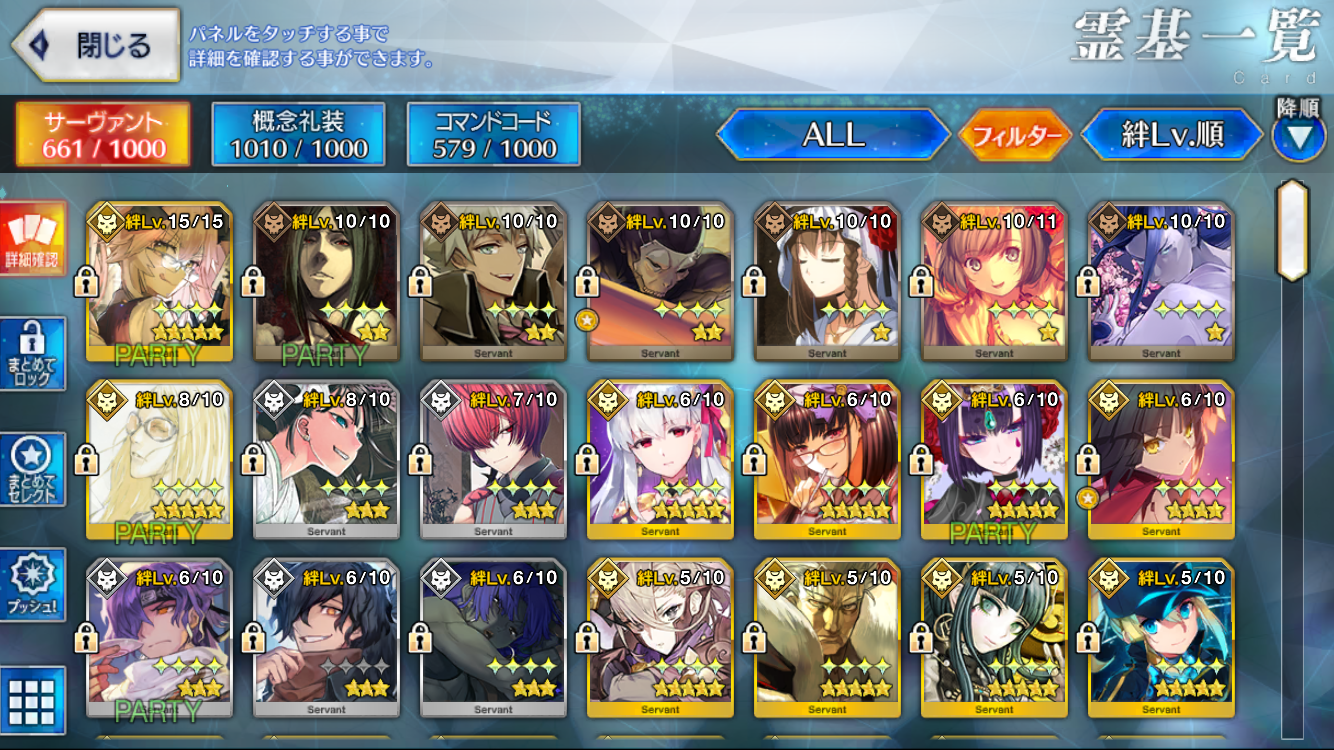Close the spirit origin list with 閉じる
The width and height of the screenshot is (1334, 750).
click(95, 45)
